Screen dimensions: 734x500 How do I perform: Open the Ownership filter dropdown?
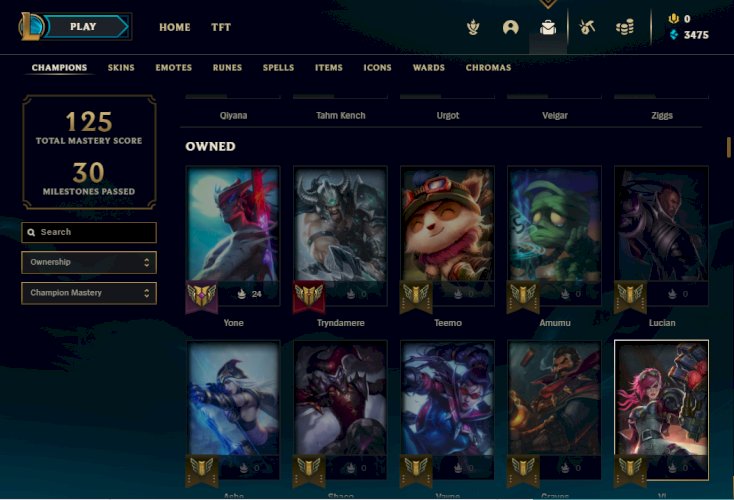(89, 262)
